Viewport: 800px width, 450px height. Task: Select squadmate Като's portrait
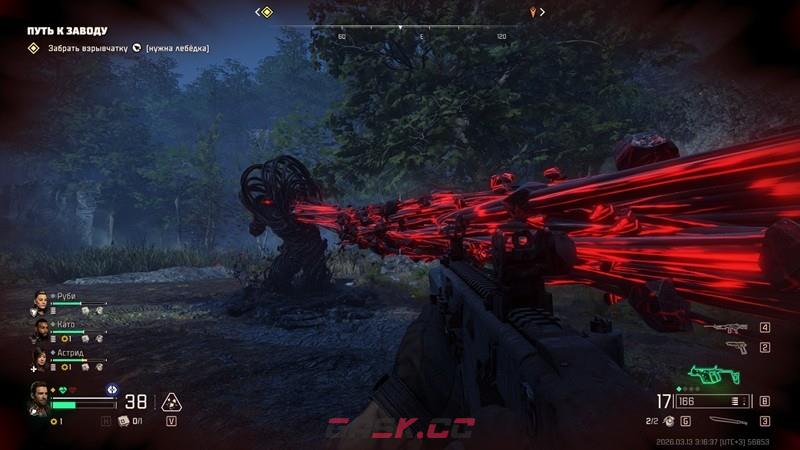(x=40, y=327)
